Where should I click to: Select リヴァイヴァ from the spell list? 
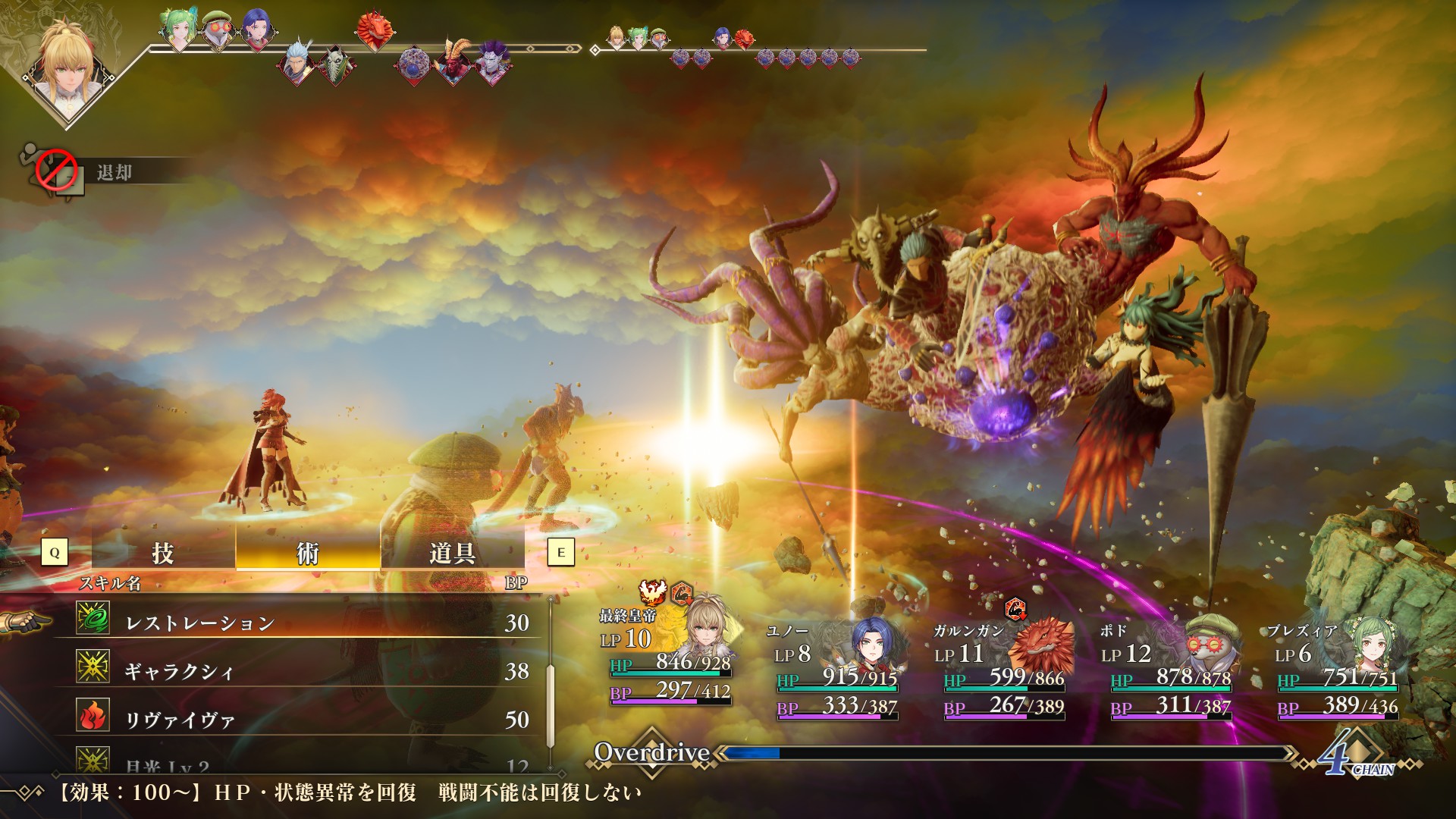pos(303,719)
